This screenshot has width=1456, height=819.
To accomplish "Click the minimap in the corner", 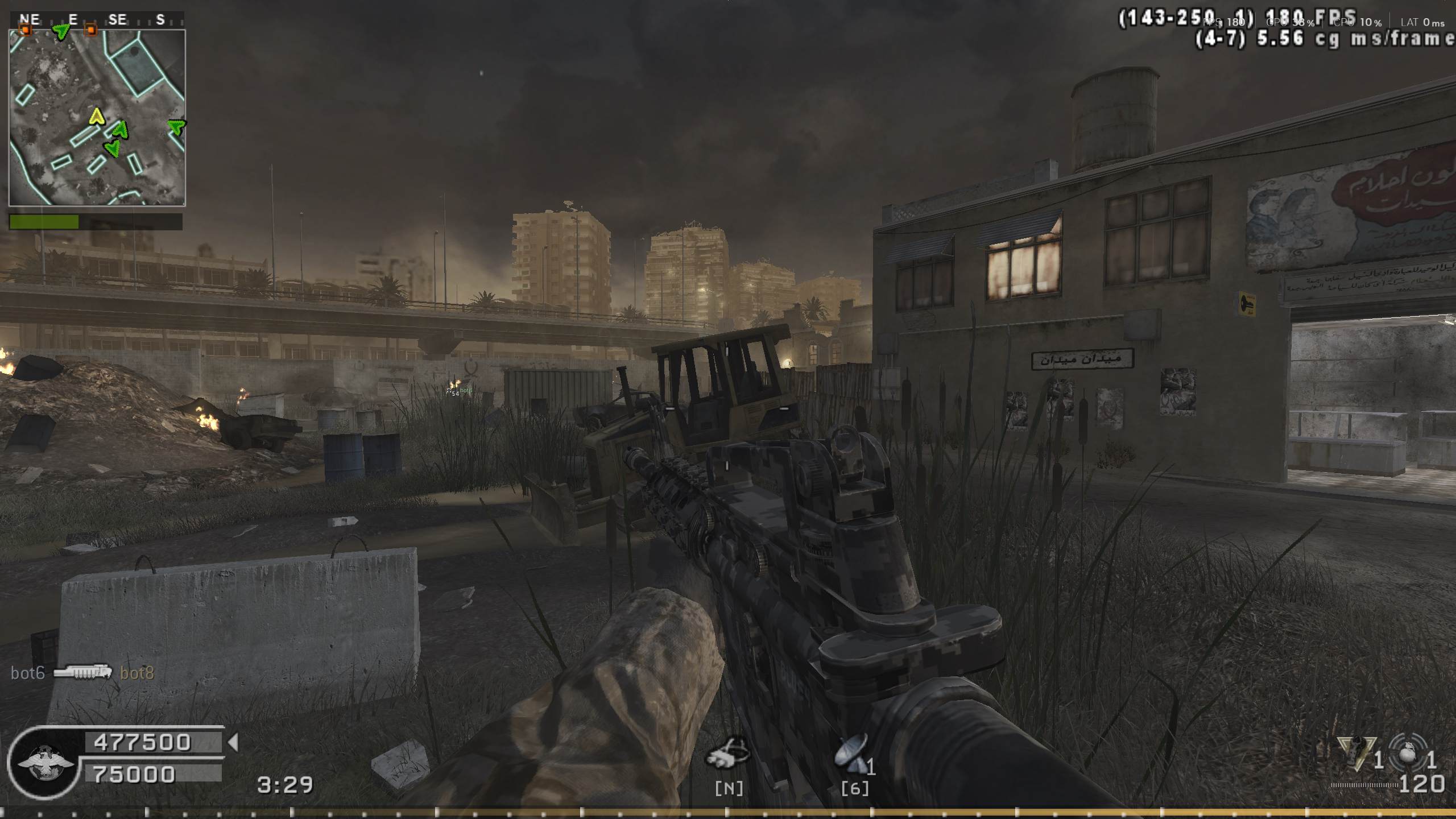I will tap(97, 117).
